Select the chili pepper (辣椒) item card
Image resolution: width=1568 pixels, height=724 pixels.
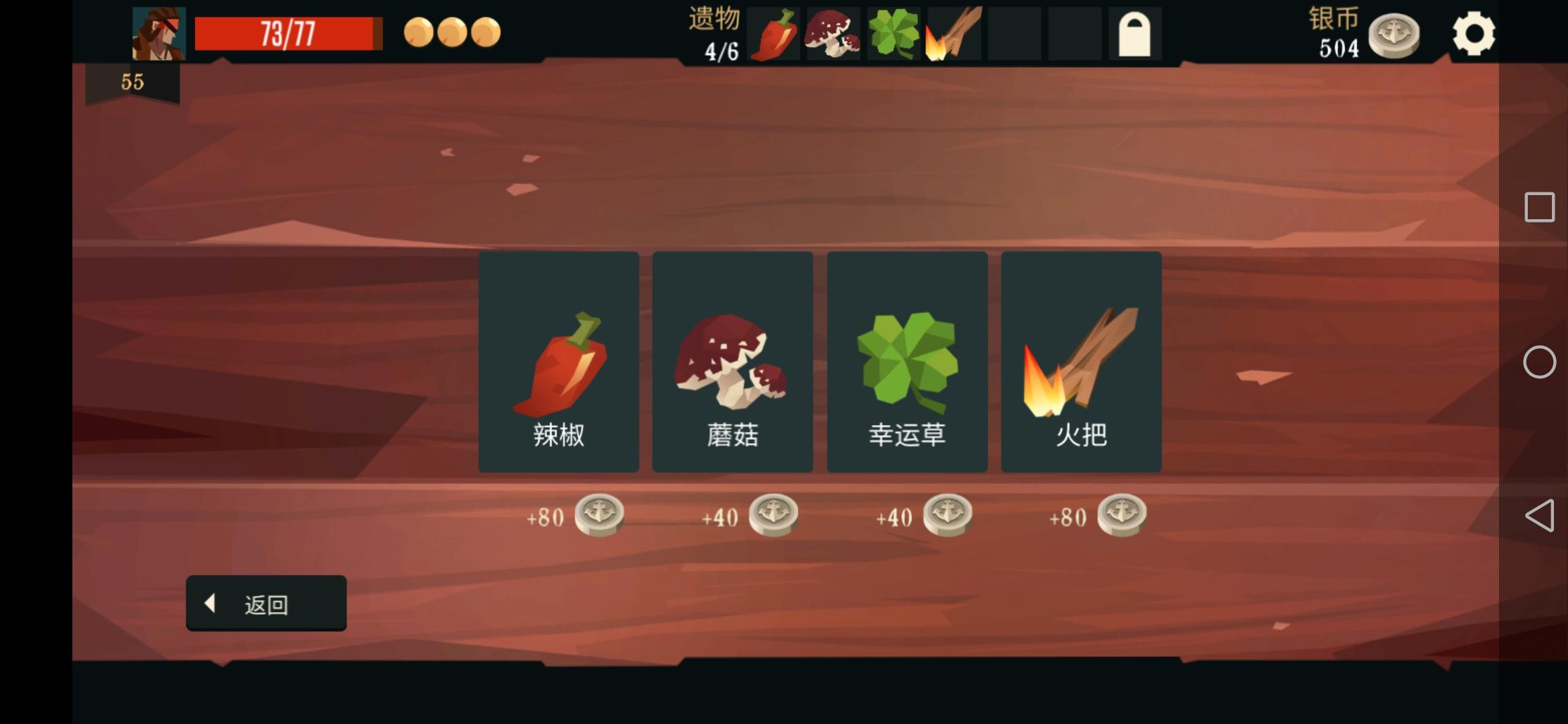[x=558, y=362]
